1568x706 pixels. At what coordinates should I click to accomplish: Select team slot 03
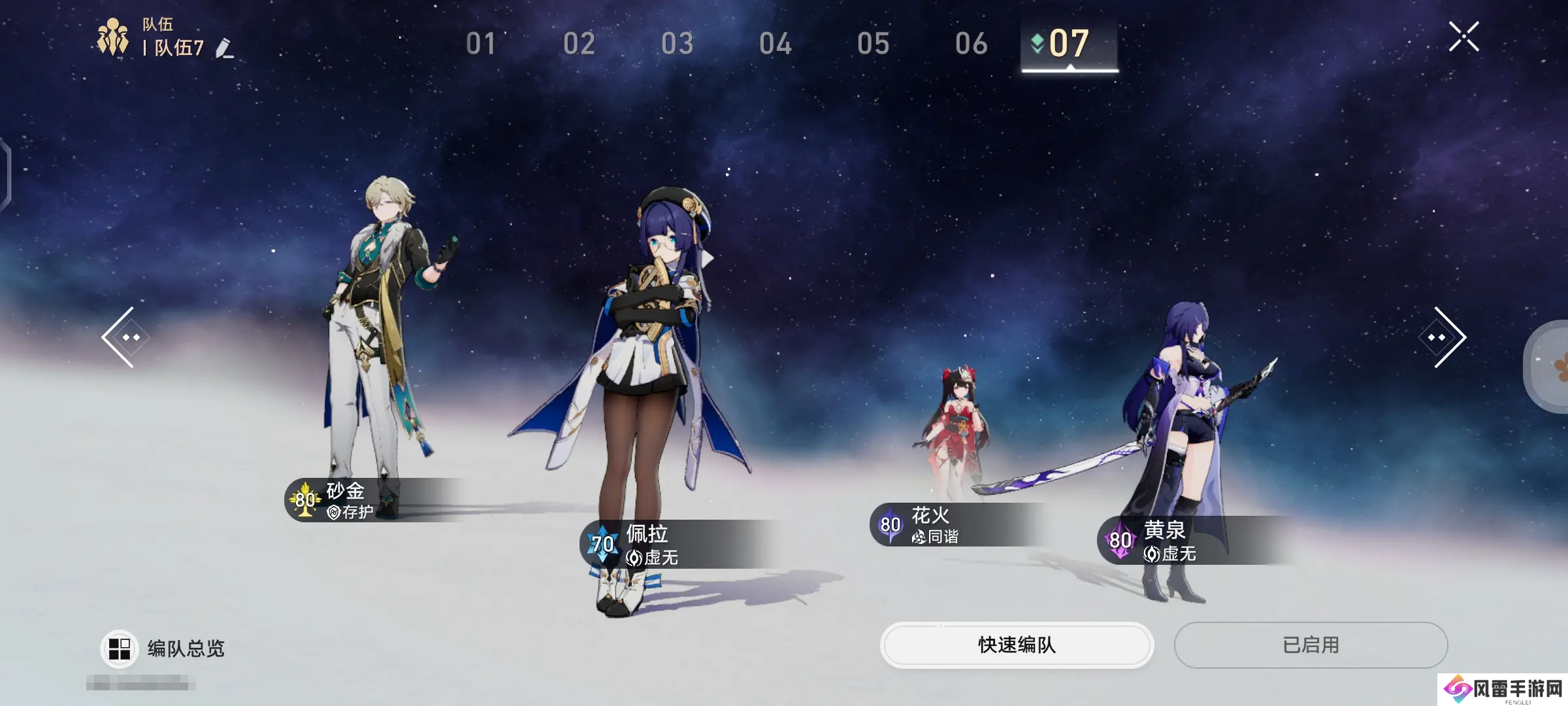click(x=677, y=44)
